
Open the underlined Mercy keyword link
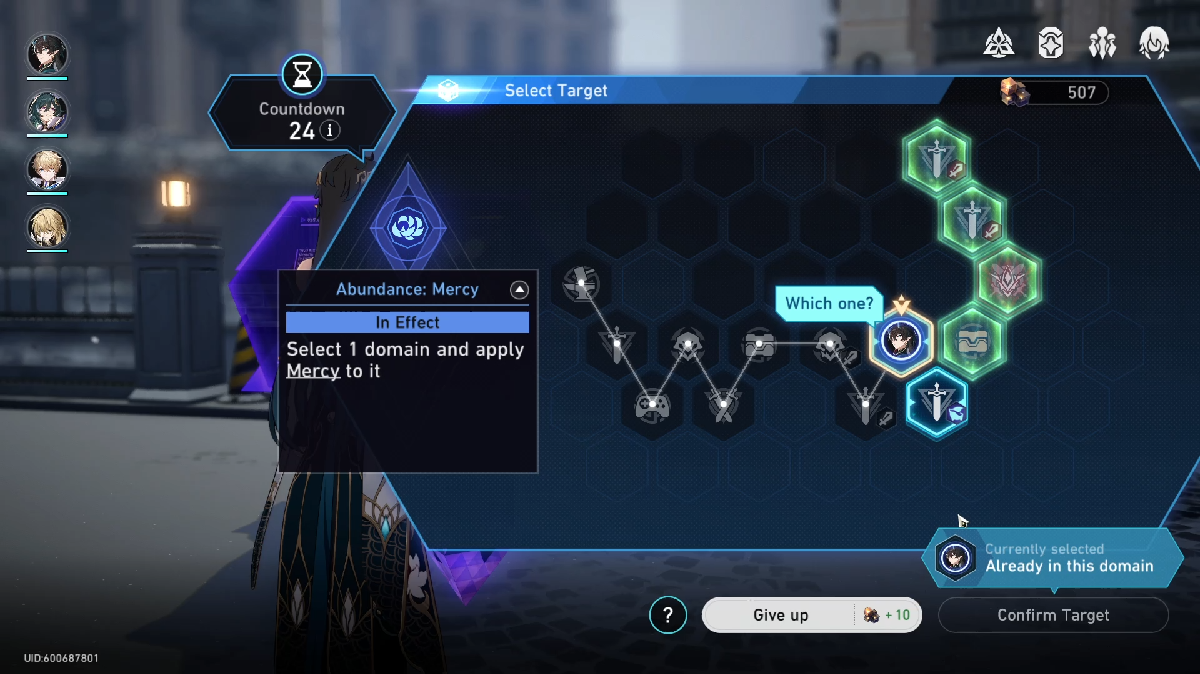click(x=312, y=371)
